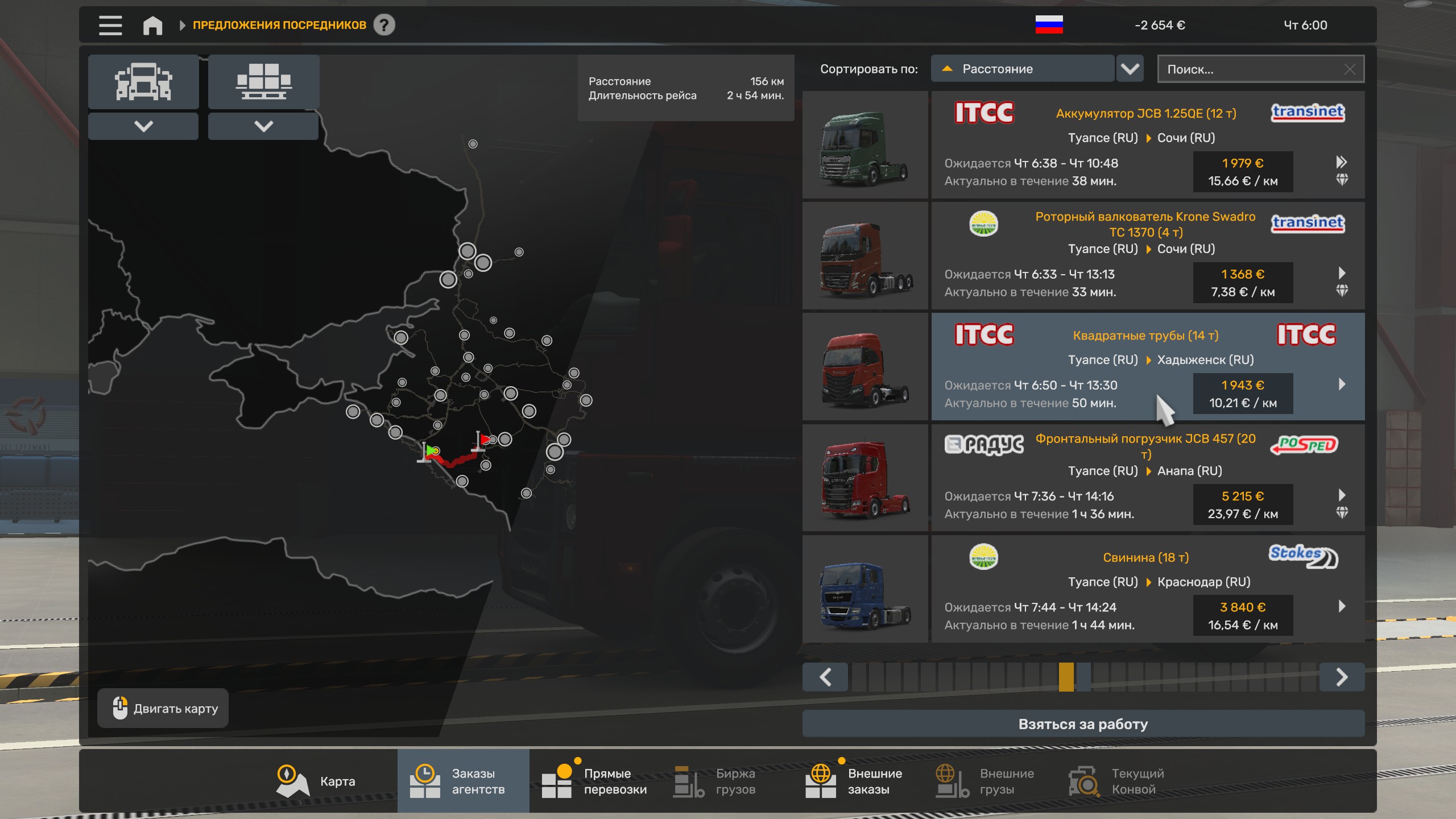Go to the next page of offers

tap(1342, 677)
